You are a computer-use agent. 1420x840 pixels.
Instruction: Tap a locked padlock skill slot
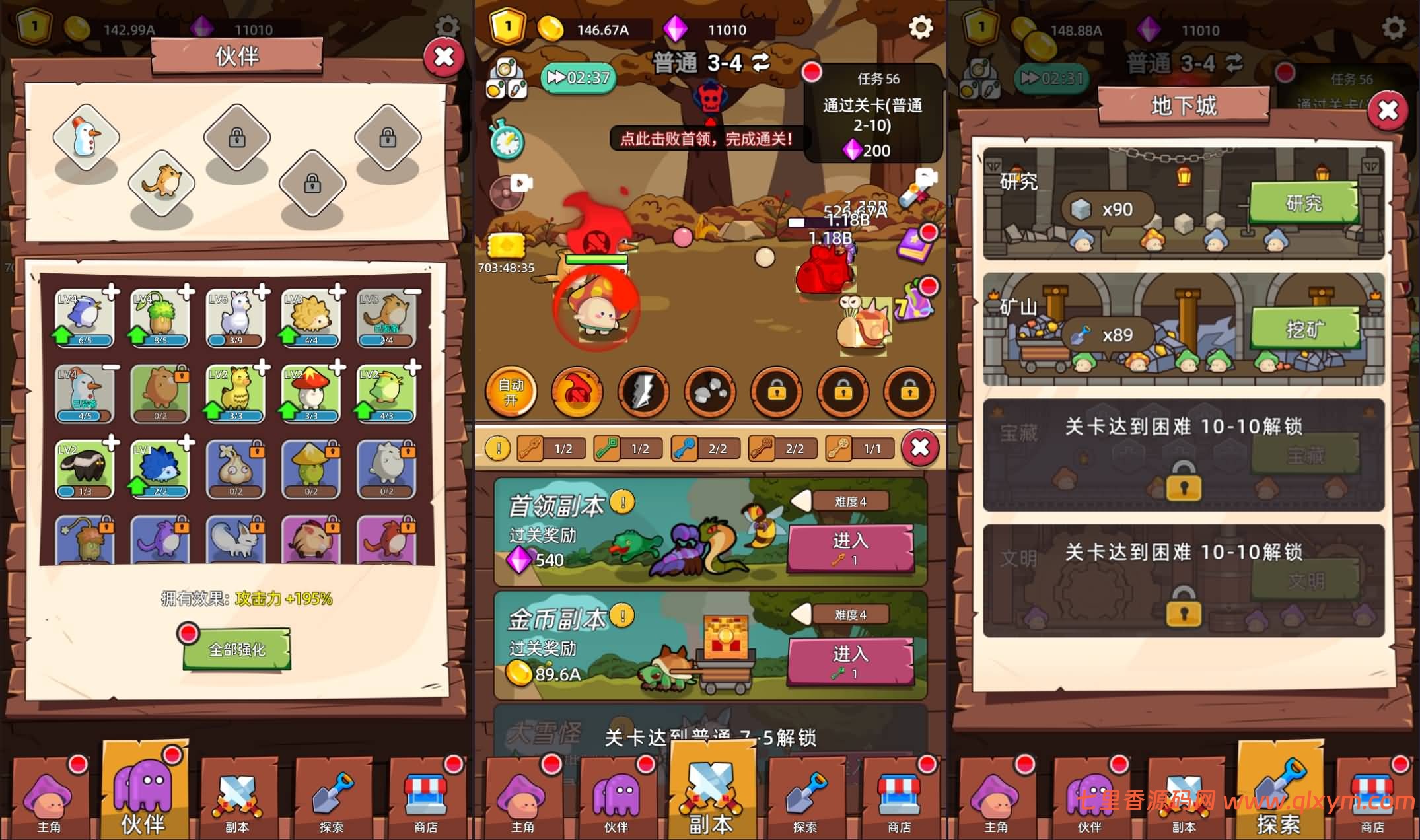(x=776, y=391)
